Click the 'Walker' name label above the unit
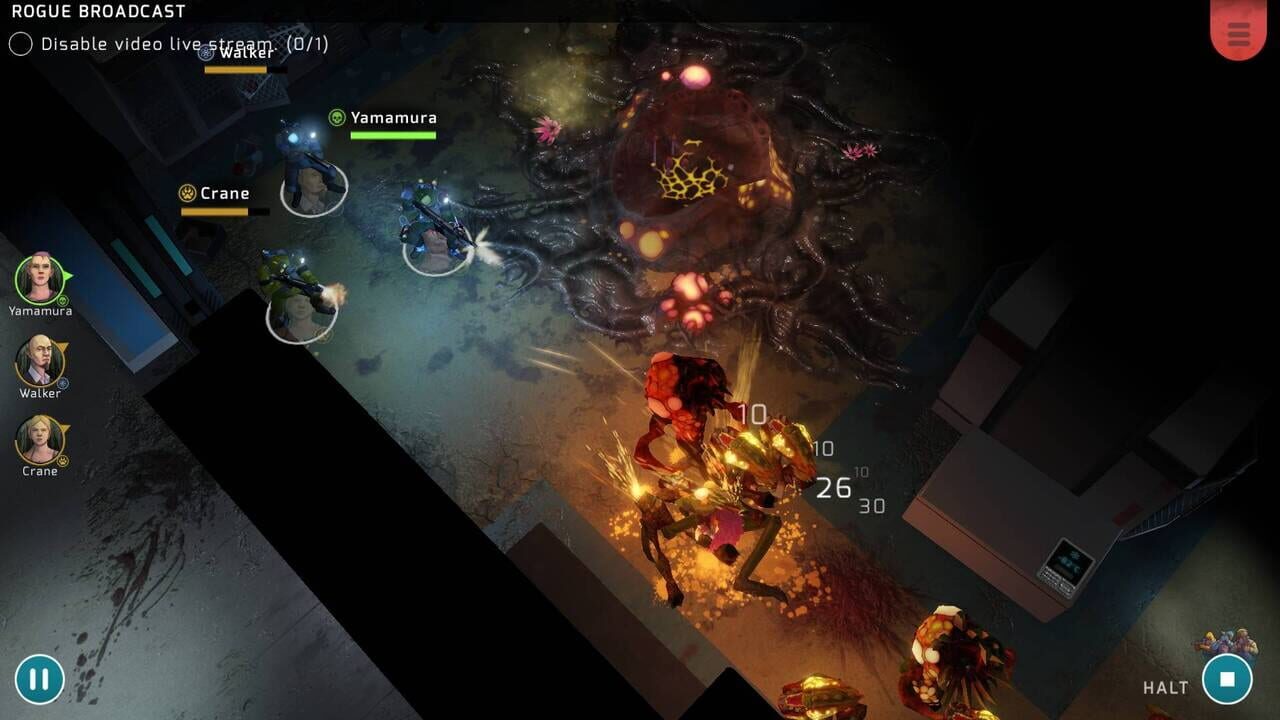 click(245, 52)
